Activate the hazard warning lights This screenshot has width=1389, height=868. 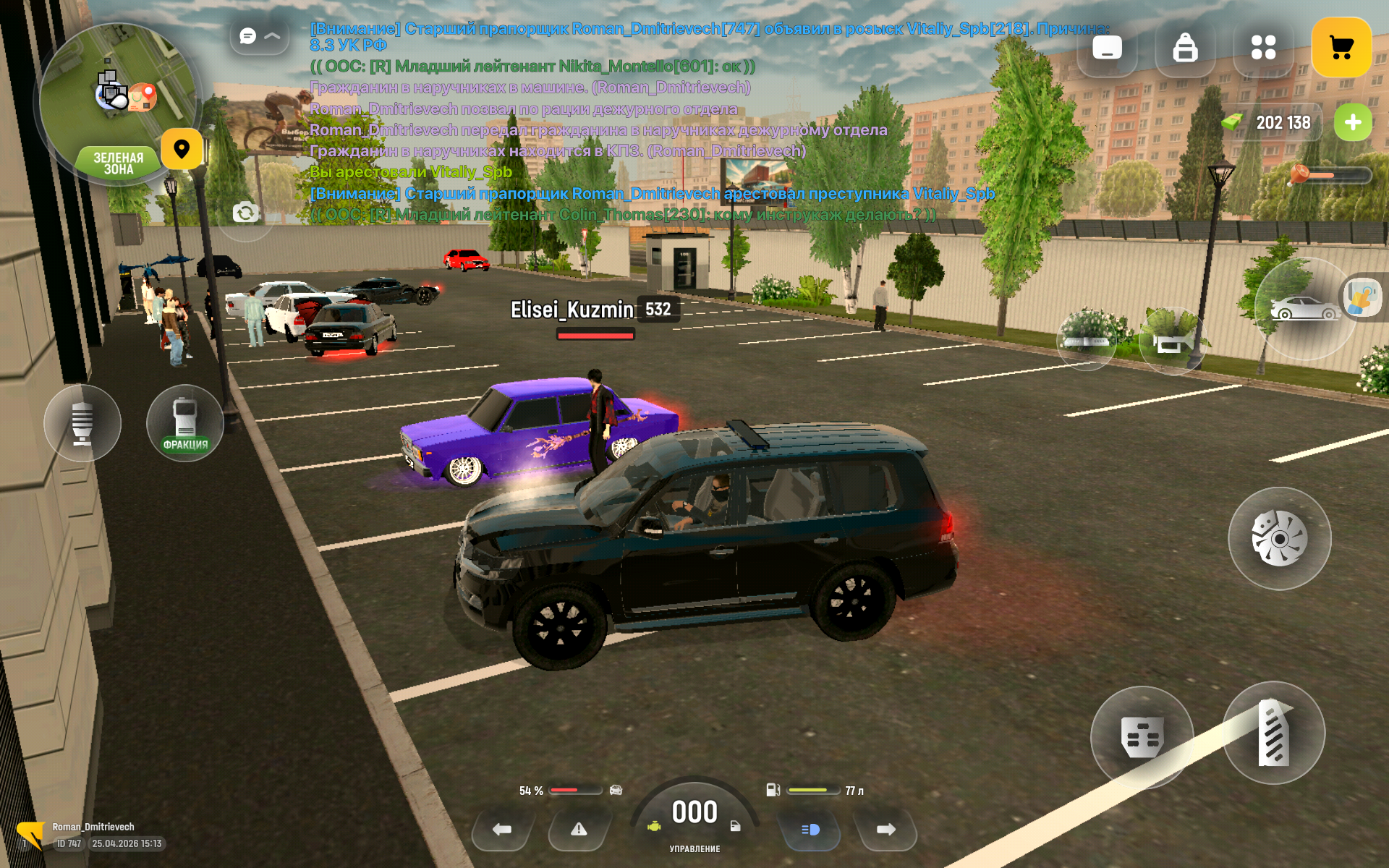click(x=579, y=830)
